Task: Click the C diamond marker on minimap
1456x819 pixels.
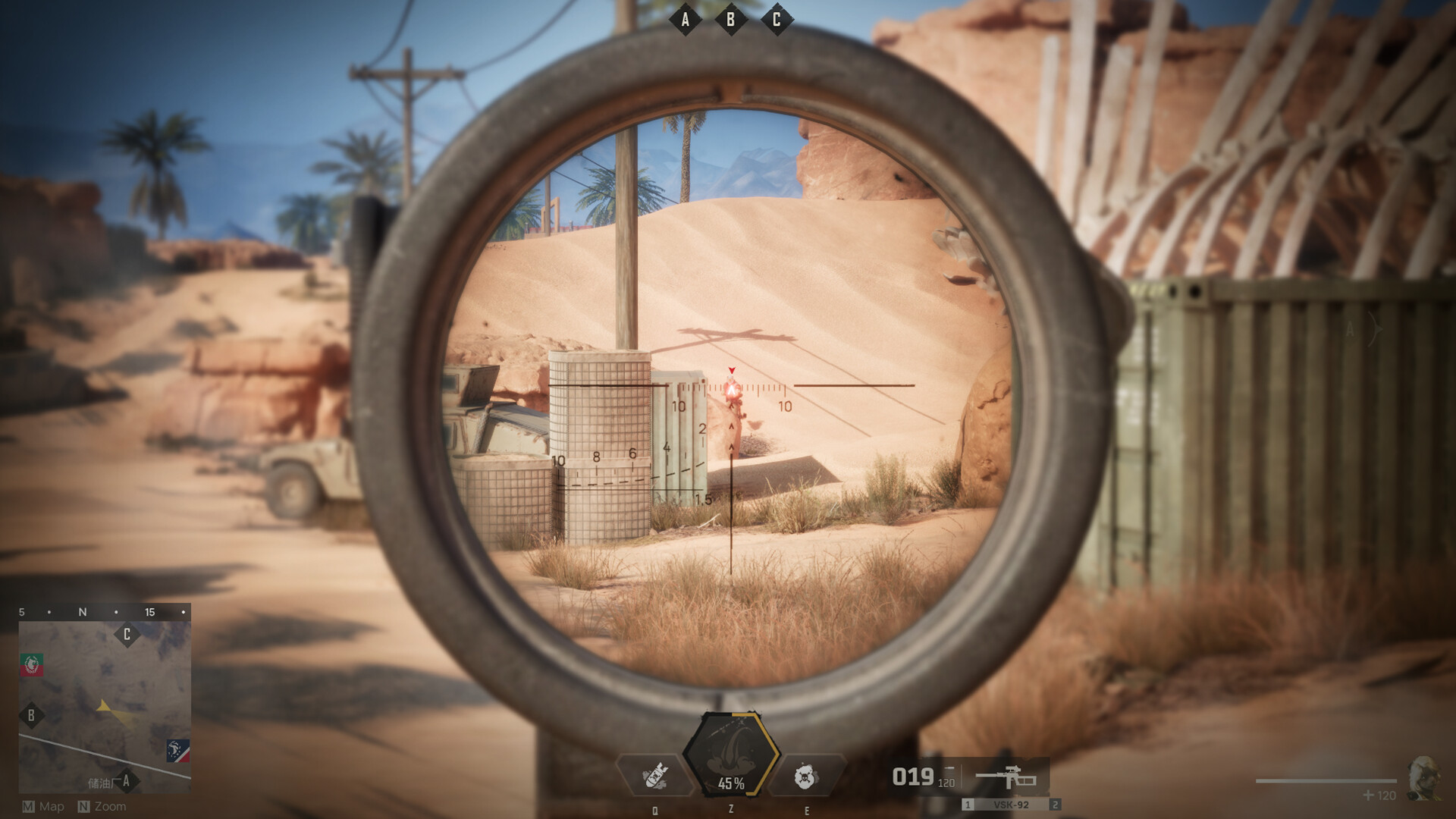Action: (126, 634)
